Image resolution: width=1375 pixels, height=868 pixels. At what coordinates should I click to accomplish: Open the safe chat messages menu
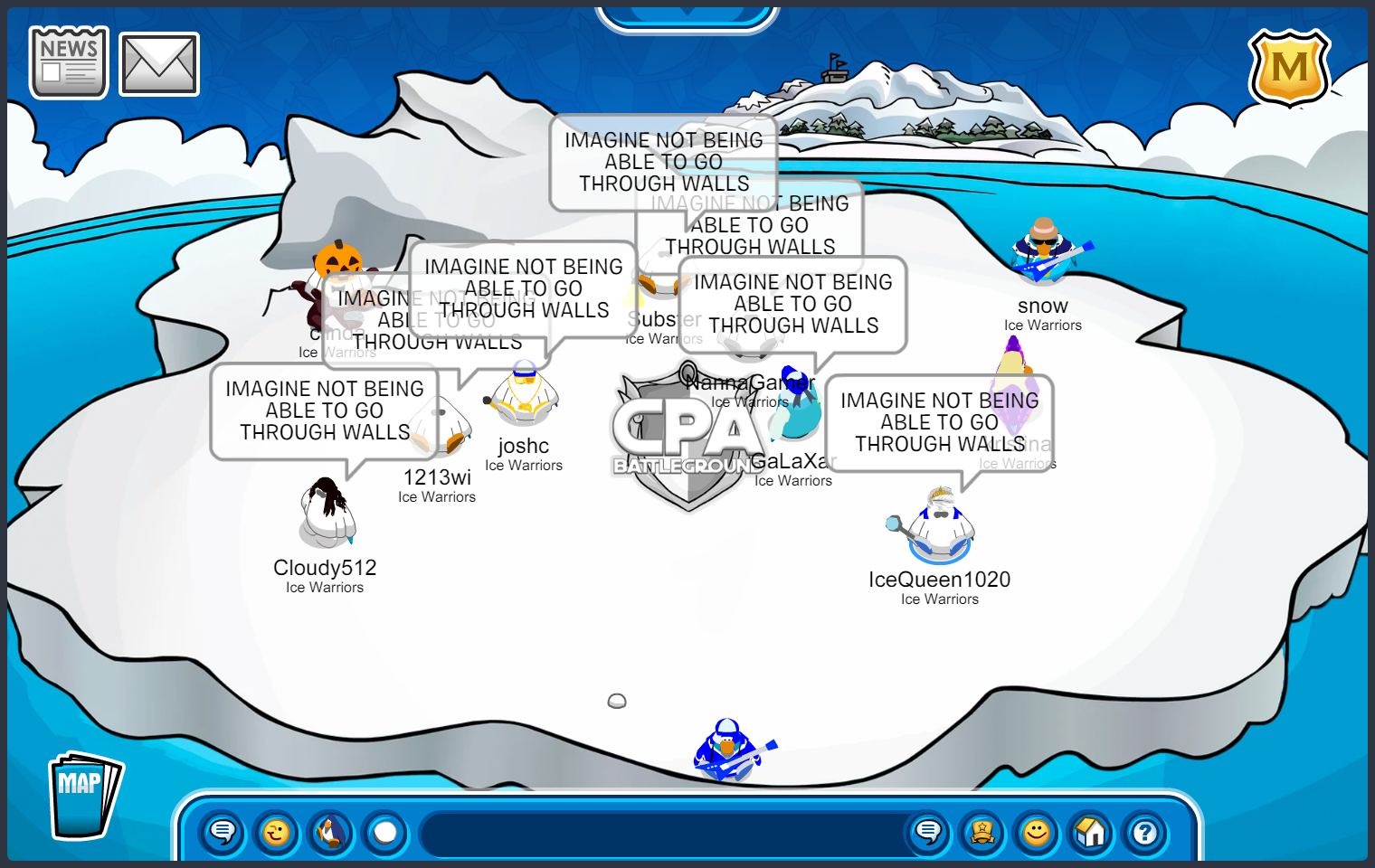click(x=223, y=832)
